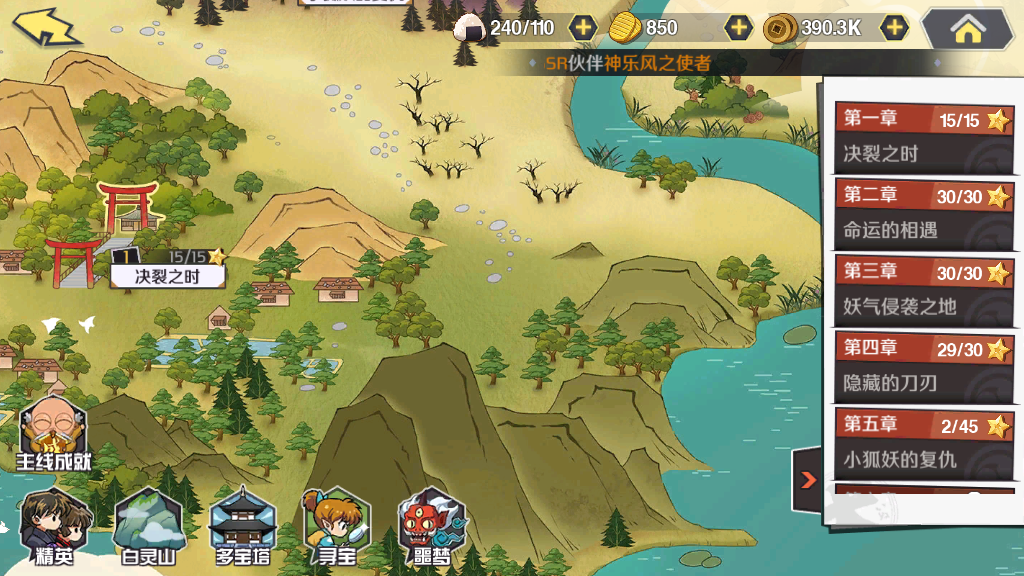Enter the 白灵山 mode

tap(148, 527)
